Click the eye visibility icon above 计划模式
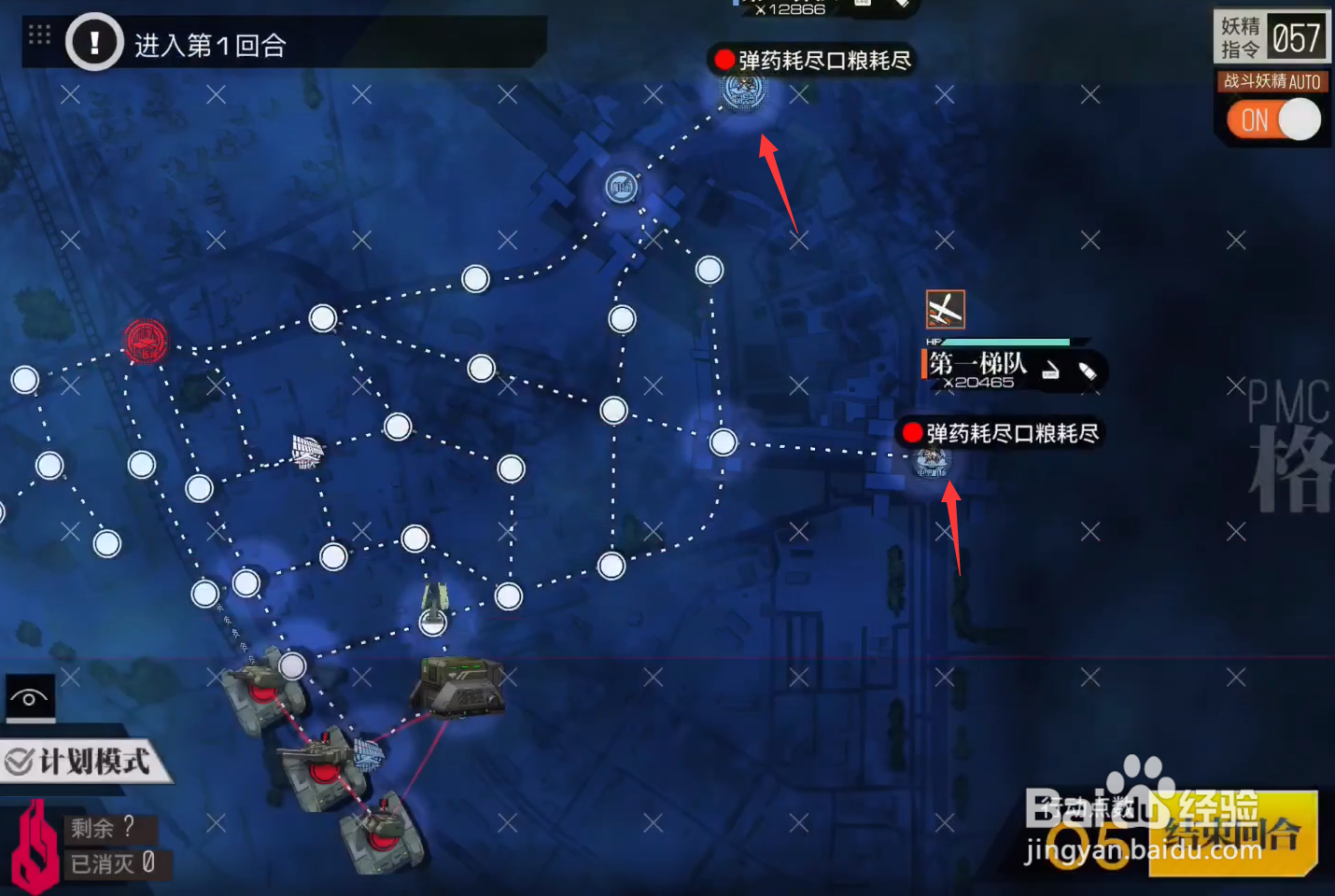The image size is (1335, 896). [30, 698]
